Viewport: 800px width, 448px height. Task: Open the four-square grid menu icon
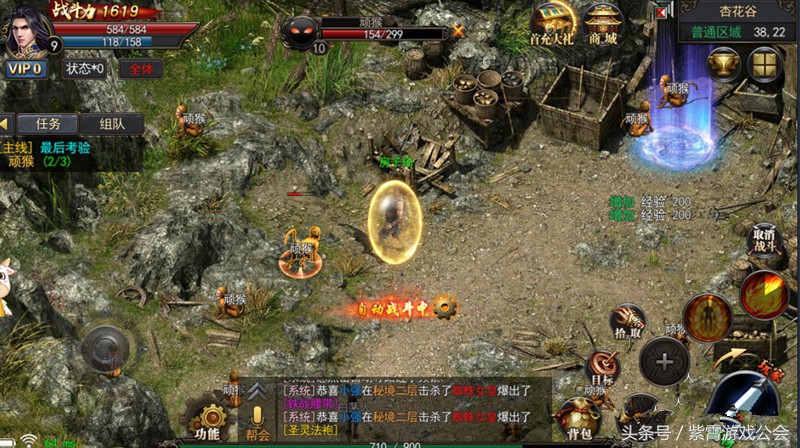766,66
